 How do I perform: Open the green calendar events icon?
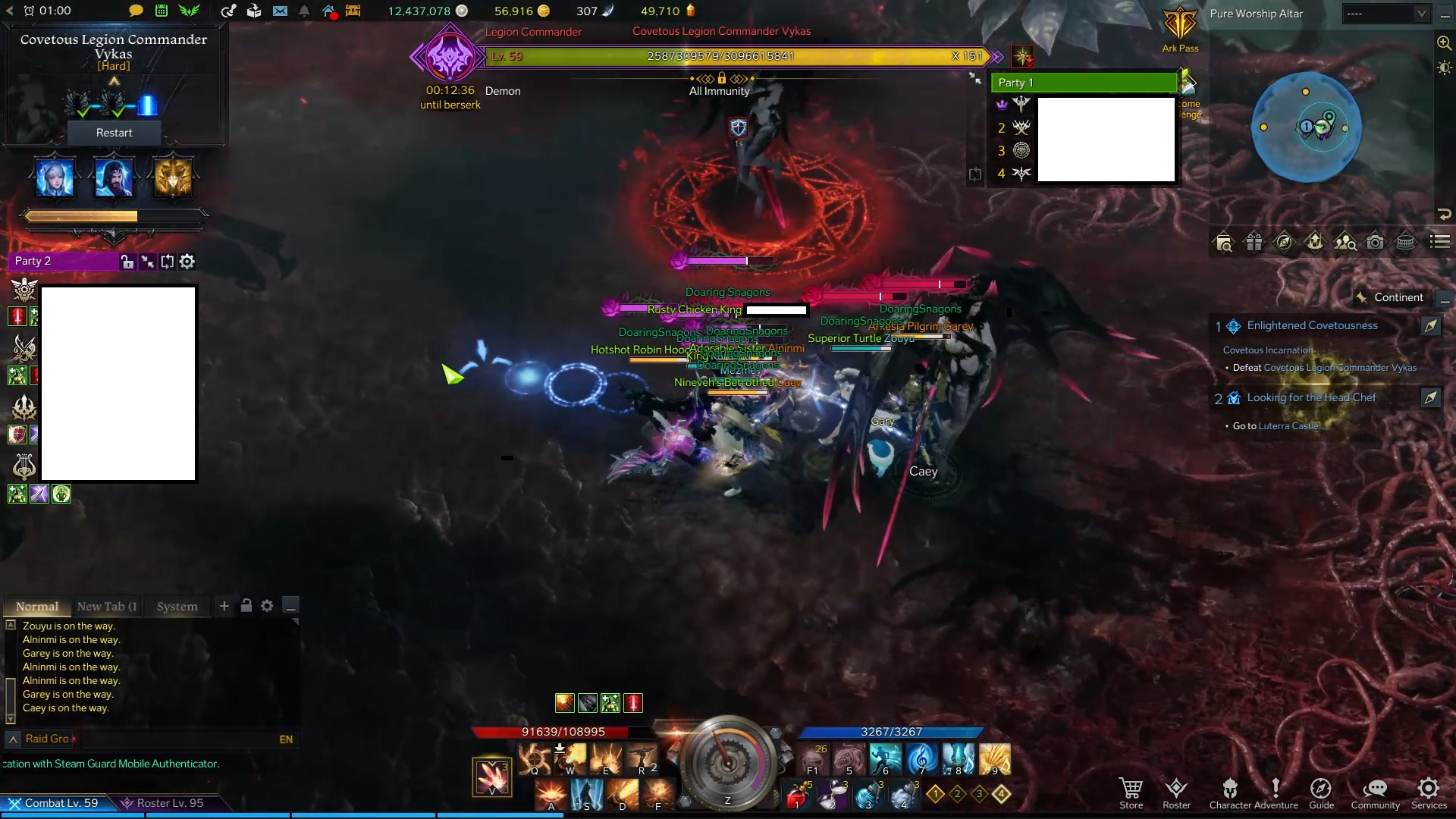point(161,11)
